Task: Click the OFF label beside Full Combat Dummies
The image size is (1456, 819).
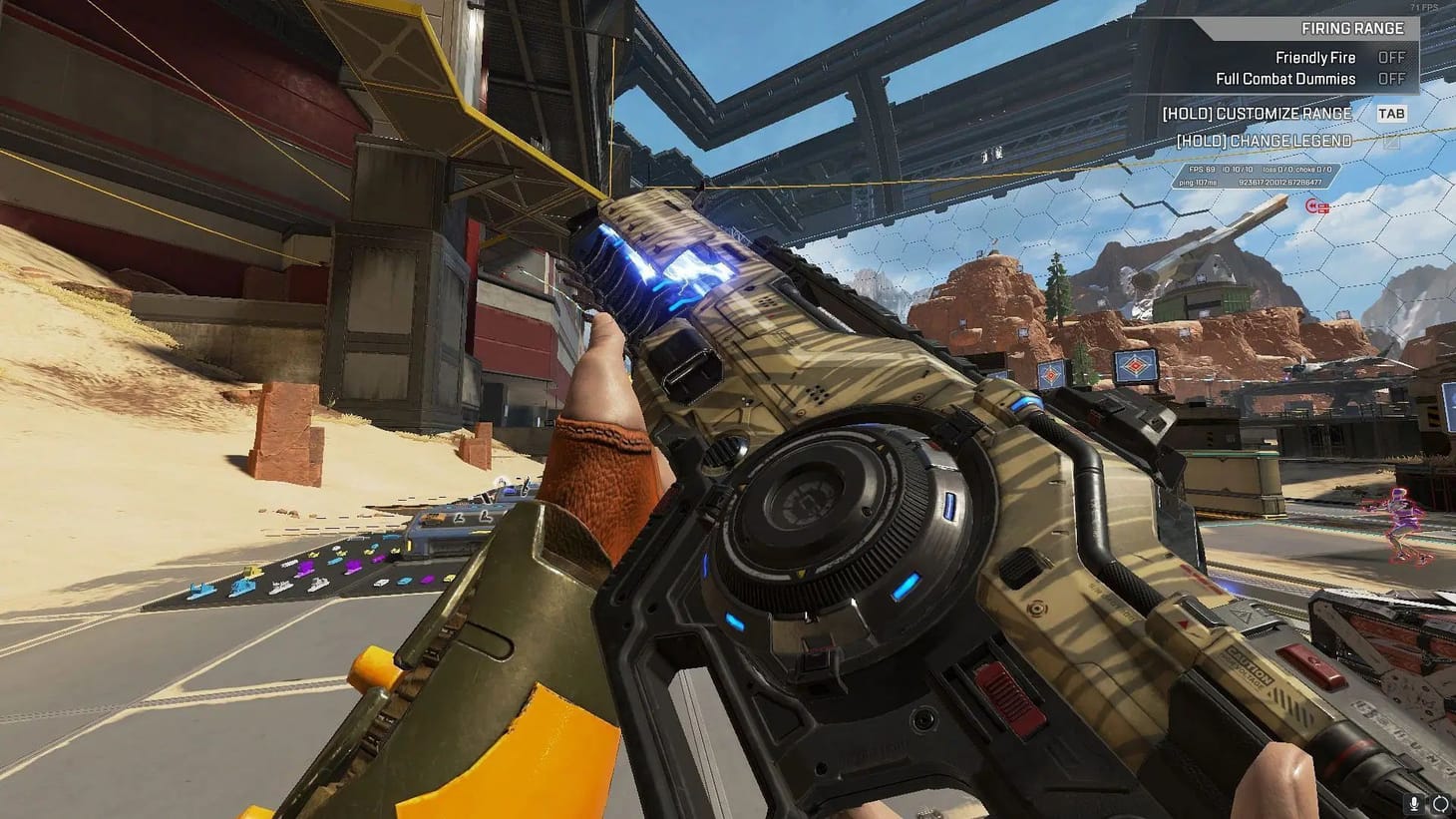Action: [1390, 78]
